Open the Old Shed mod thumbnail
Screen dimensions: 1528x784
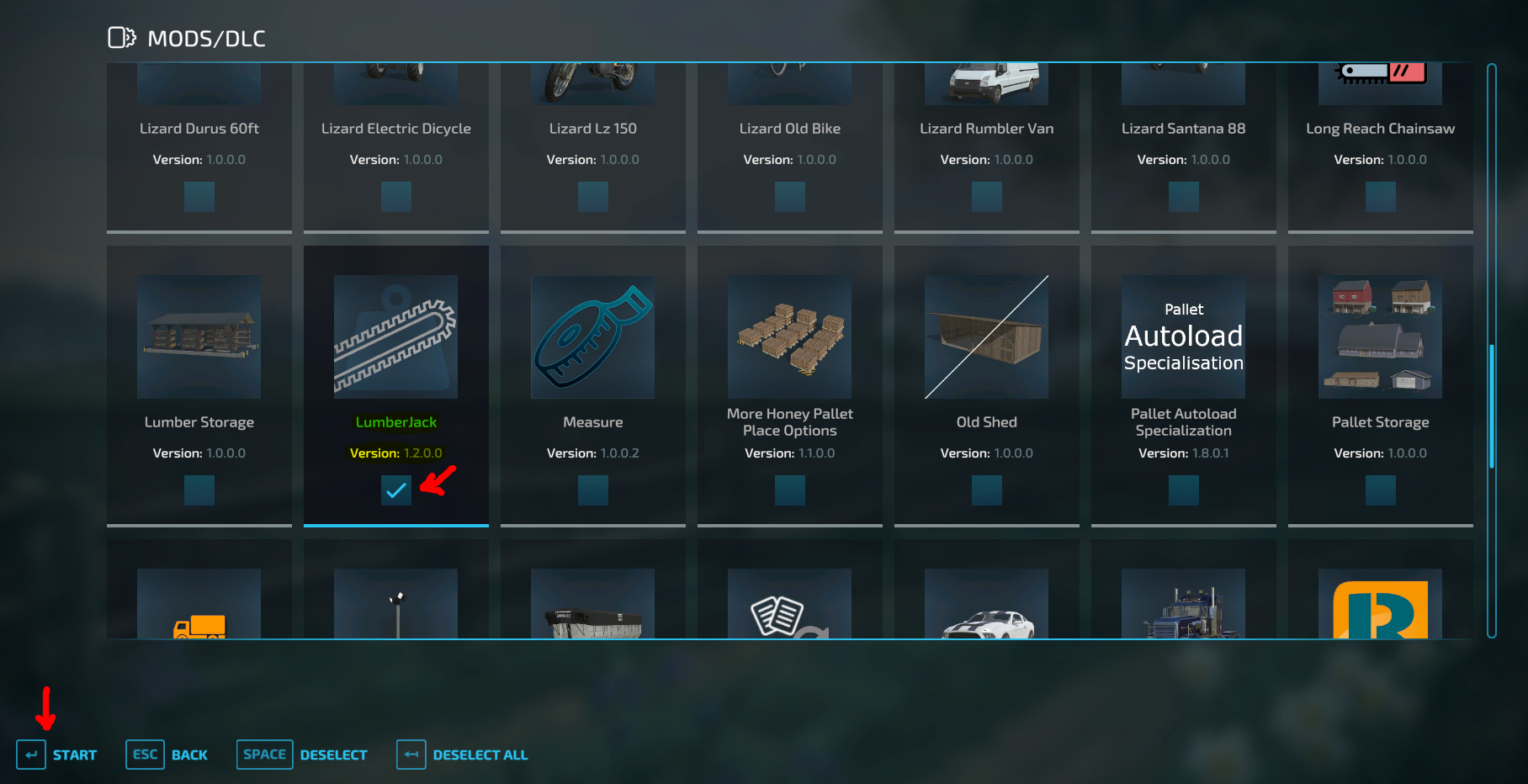[x=986, y=336]
